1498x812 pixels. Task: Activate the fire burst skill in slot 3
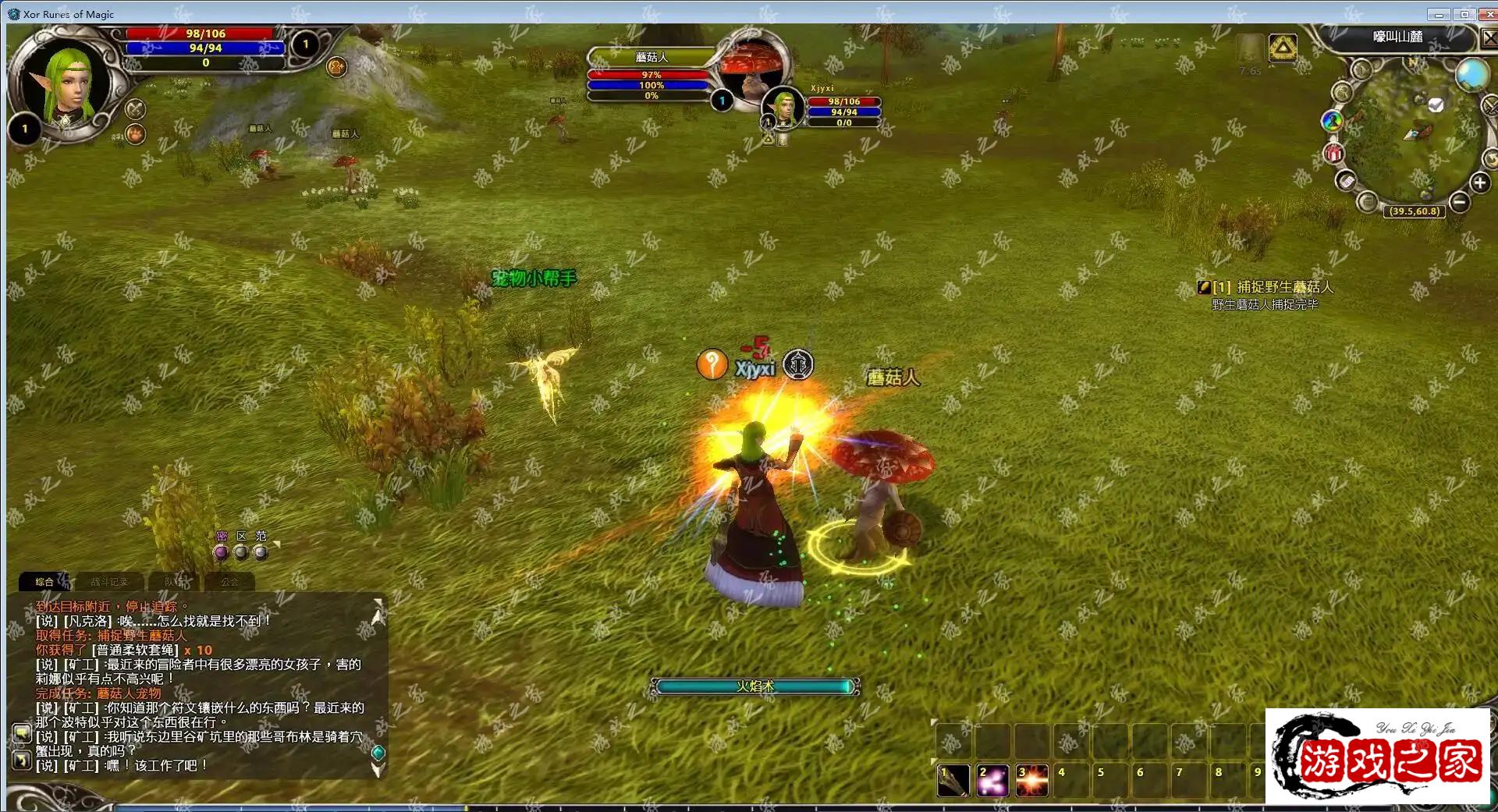coord(1031,780)
